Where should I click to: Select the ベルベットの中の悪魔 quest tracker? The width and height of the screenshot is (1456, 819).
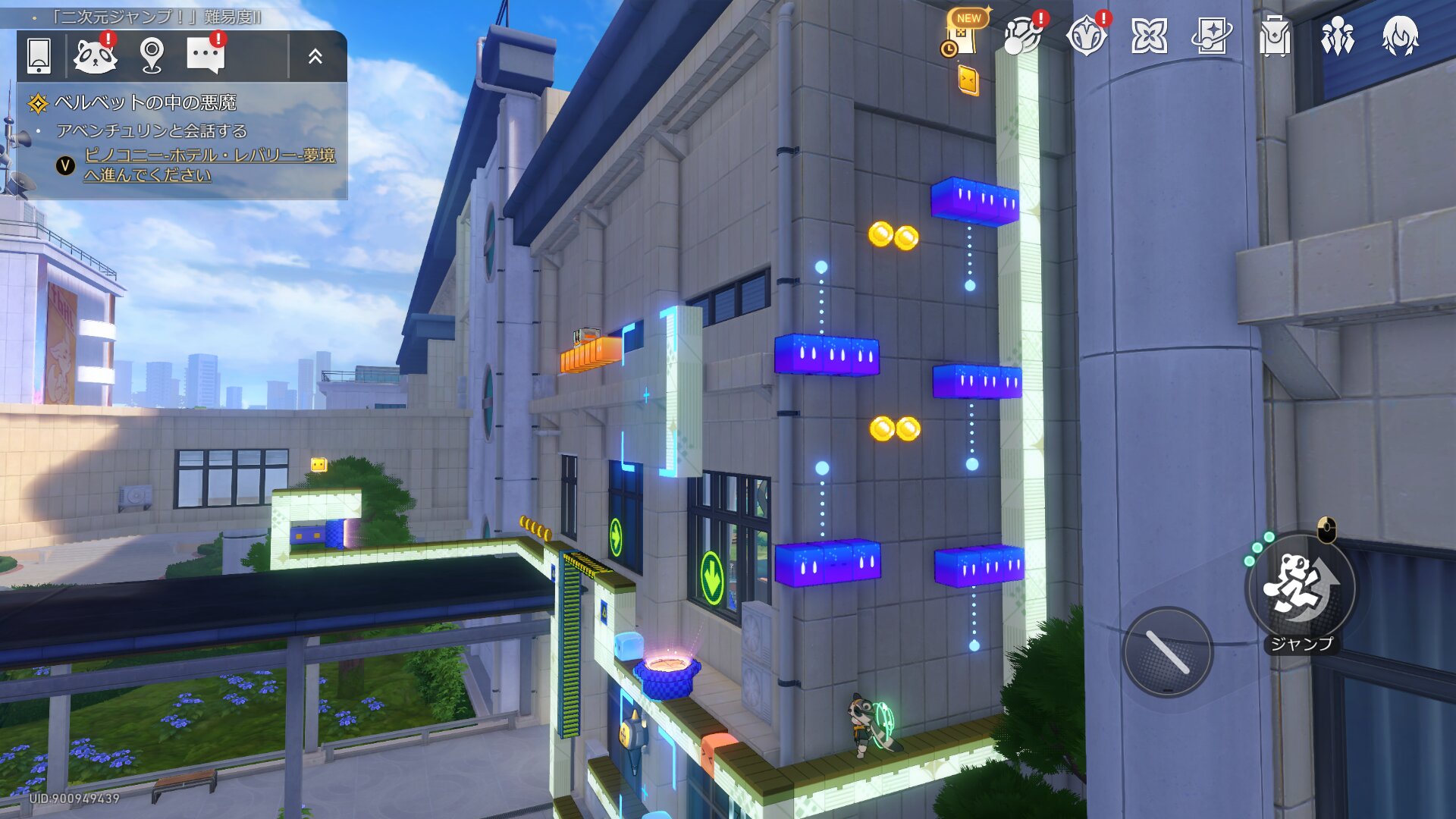click(145, 102)
